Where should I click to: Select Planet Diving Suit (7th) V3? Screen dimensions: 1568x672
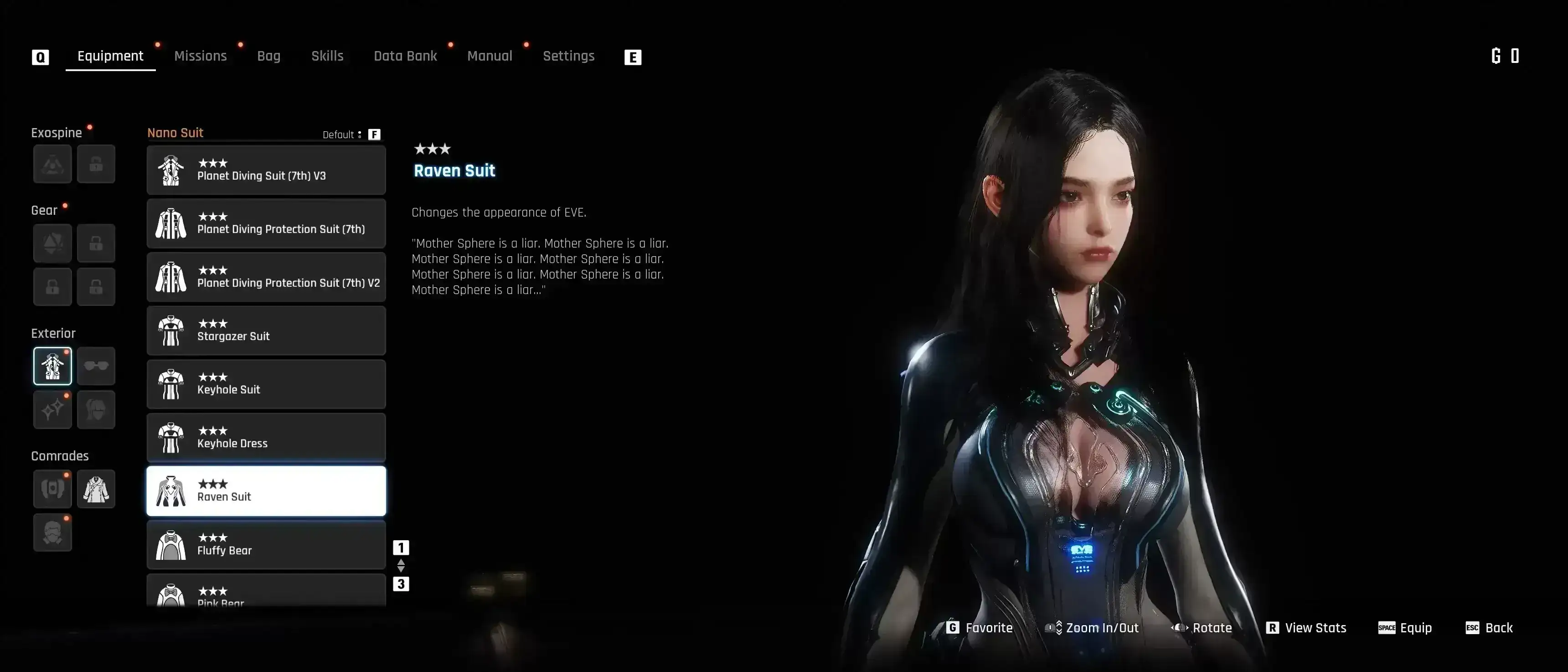click(266, 171)
